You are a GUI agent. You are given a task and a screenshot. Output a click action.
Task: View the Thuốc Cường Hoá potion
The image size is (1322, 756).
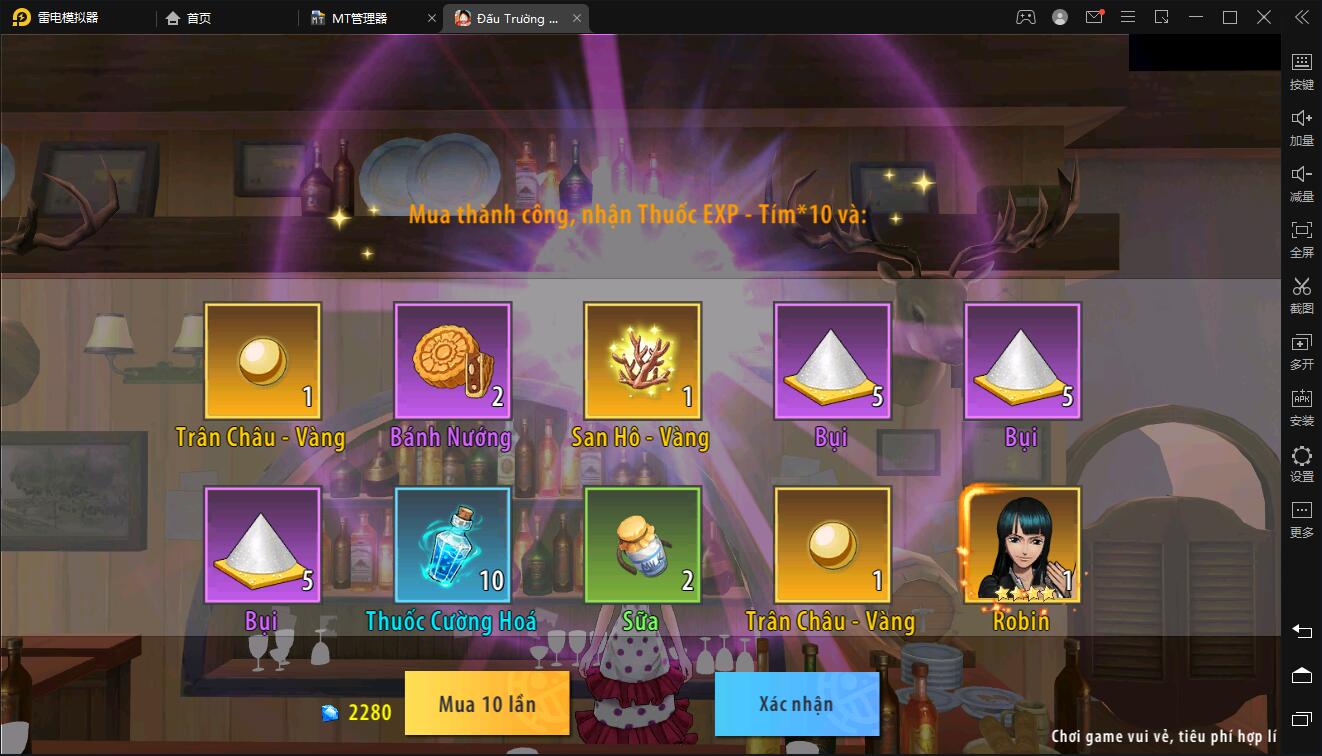click(452, 545)
